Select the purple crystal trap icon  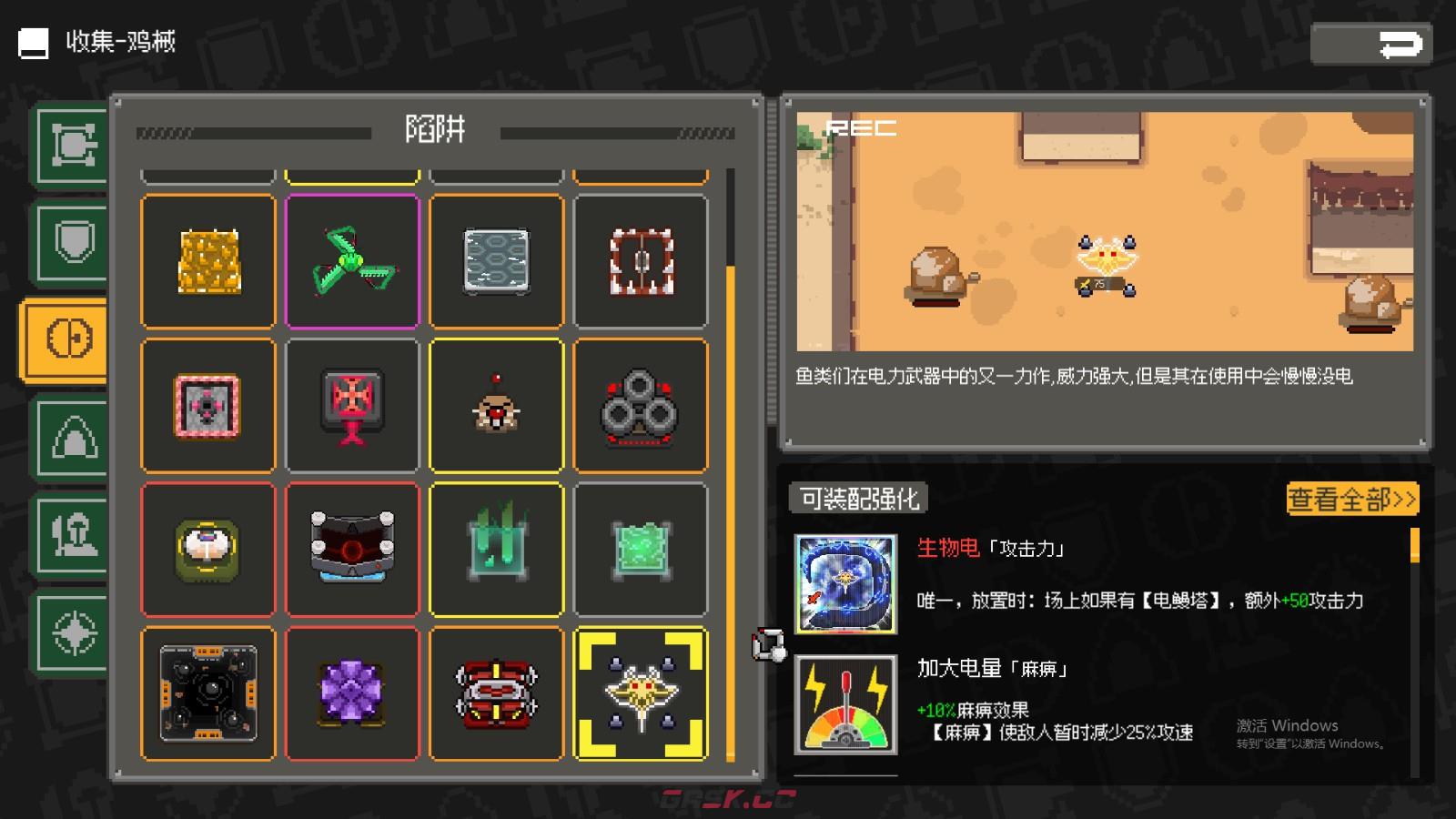352,693
